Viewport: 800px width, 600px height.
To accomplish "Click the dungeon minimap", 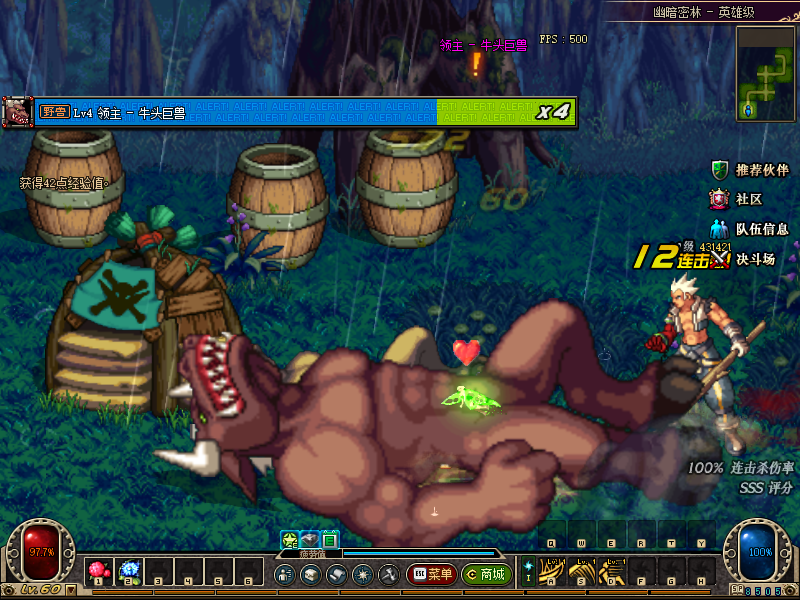I will (x=766, y=73).
